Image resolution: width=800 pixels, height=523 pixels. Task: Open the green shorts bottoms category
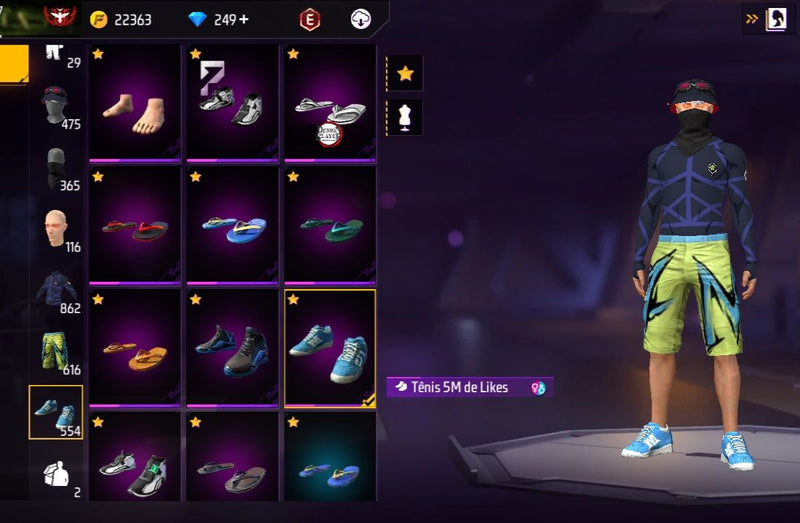tap(56, 351)
